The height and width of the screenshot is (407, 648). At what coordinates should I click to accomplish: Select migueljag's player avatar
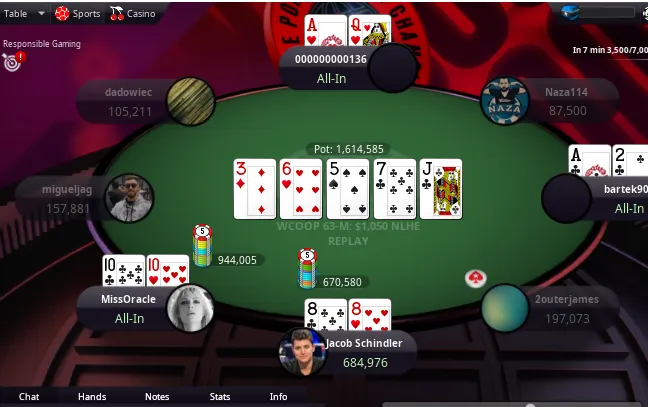point(129,198)
